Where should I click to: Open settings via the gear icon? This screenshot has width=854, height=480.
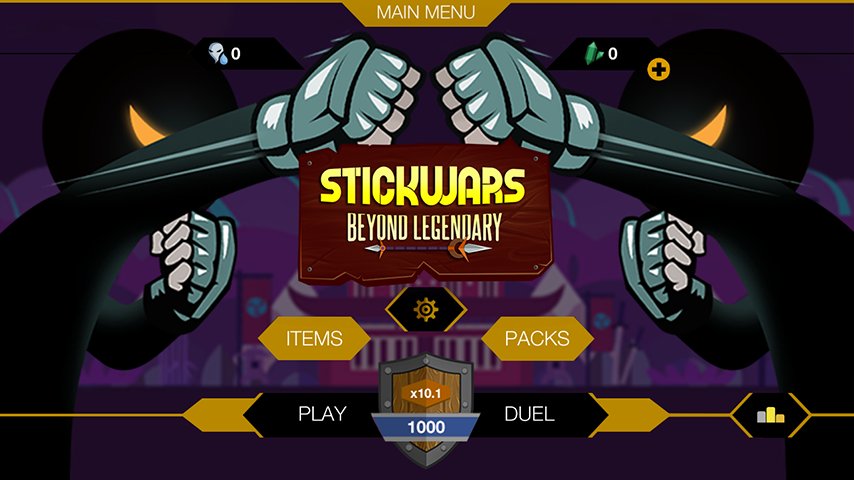point(427,310)
